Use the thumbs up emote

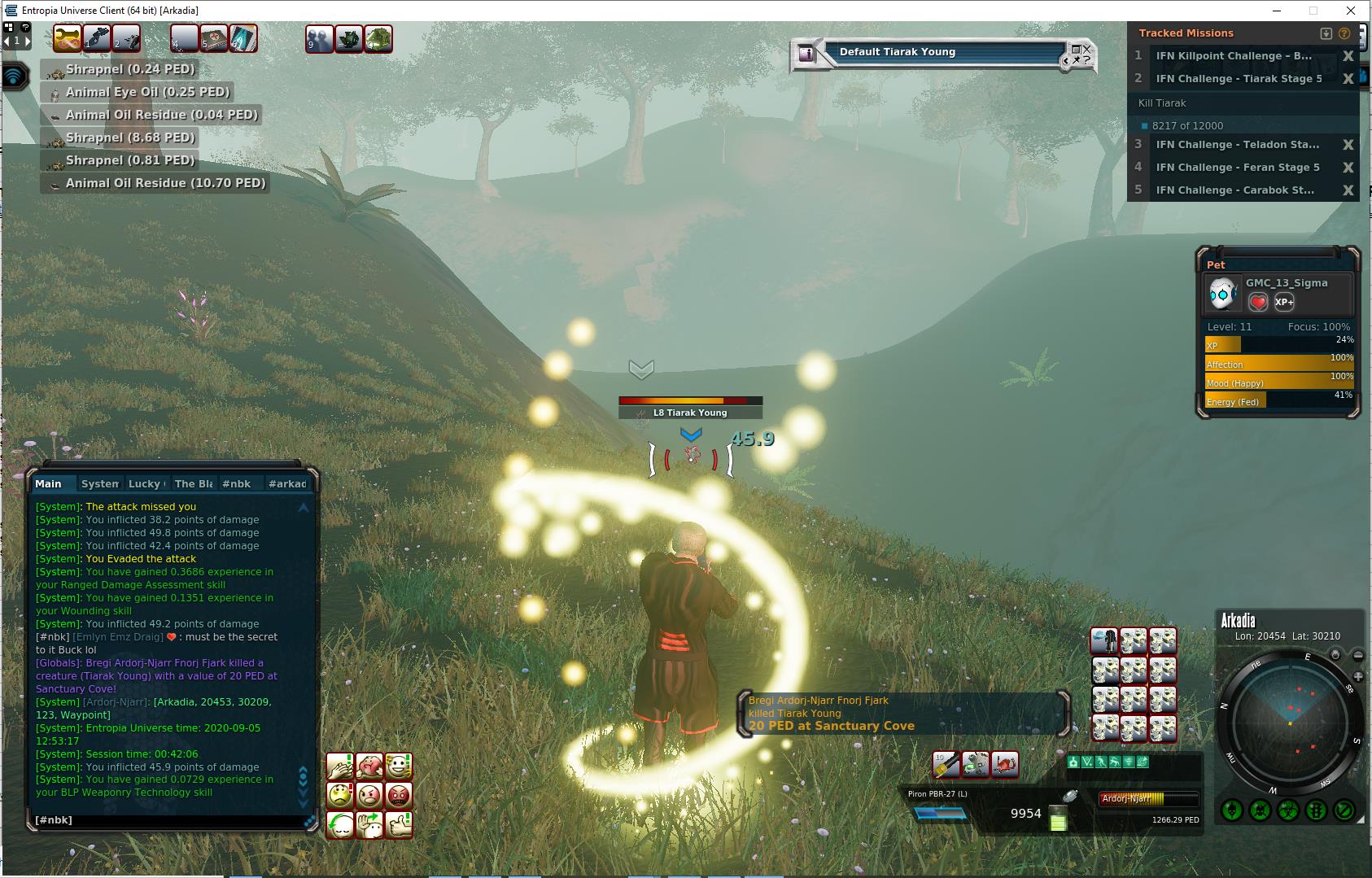pos(399,824)
